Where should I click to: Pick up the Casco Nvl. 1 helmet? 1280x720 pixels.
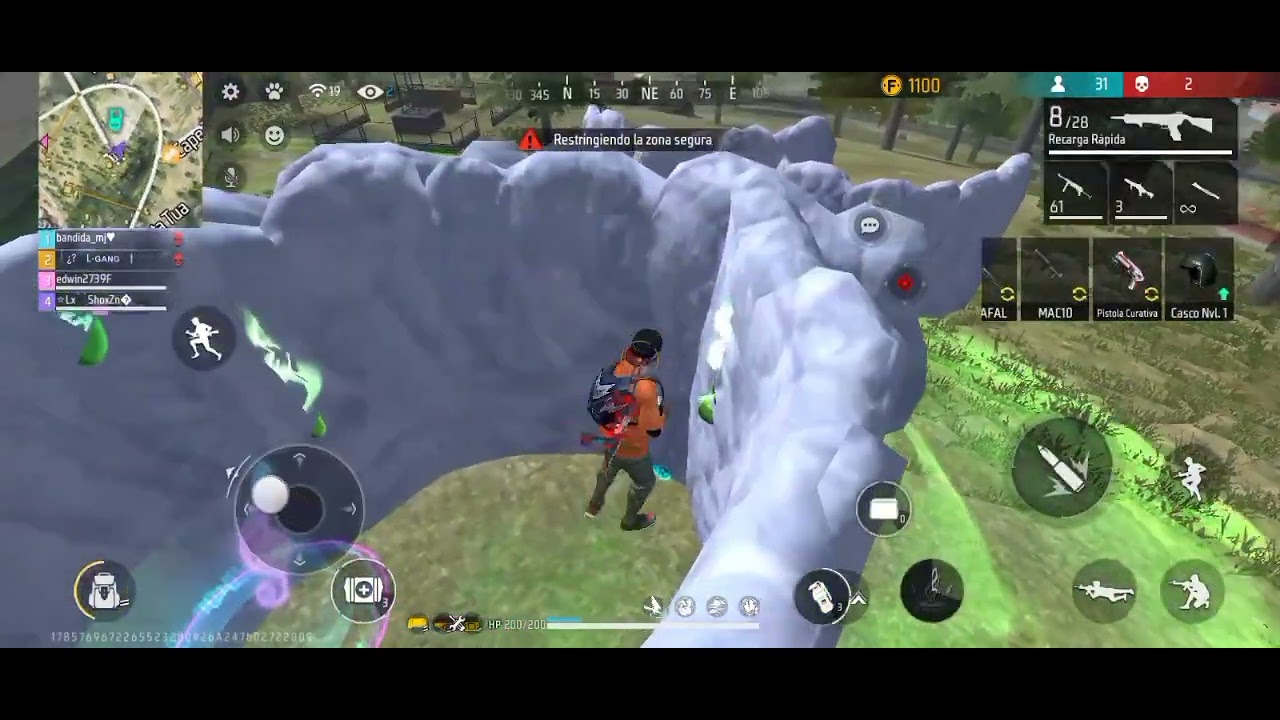[1199, 279]
